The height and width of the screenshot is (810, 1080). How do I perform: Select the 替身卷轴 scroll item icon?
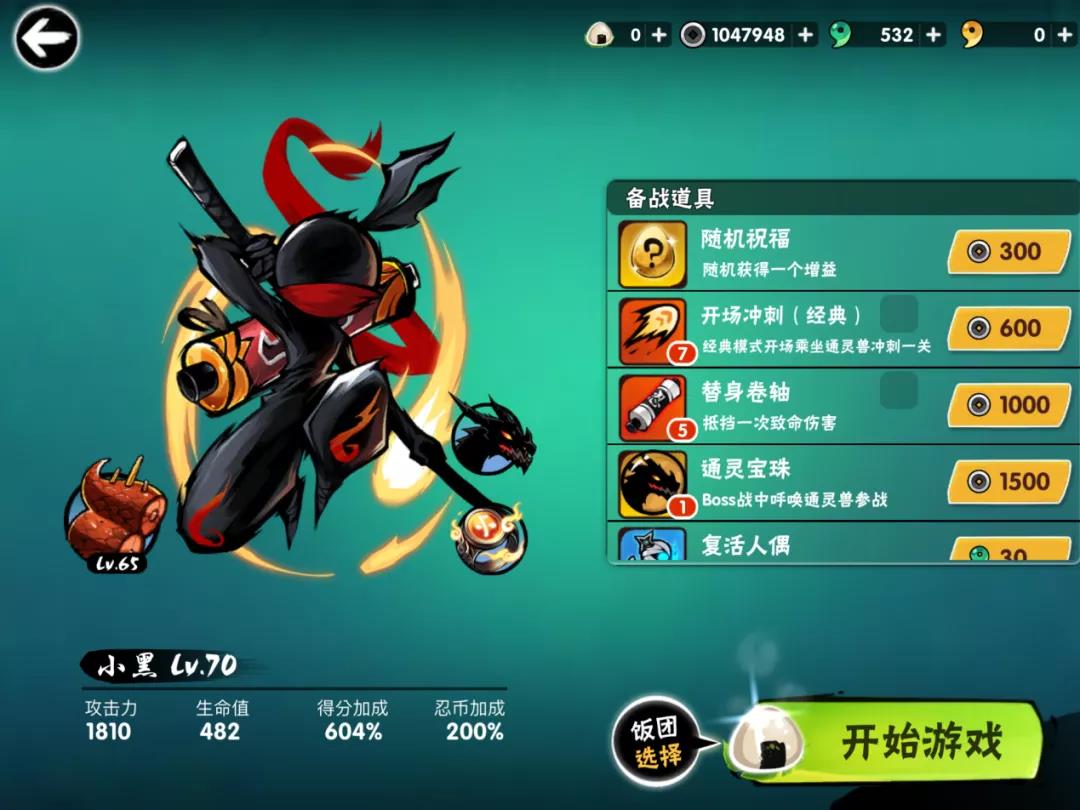(652, 406)
